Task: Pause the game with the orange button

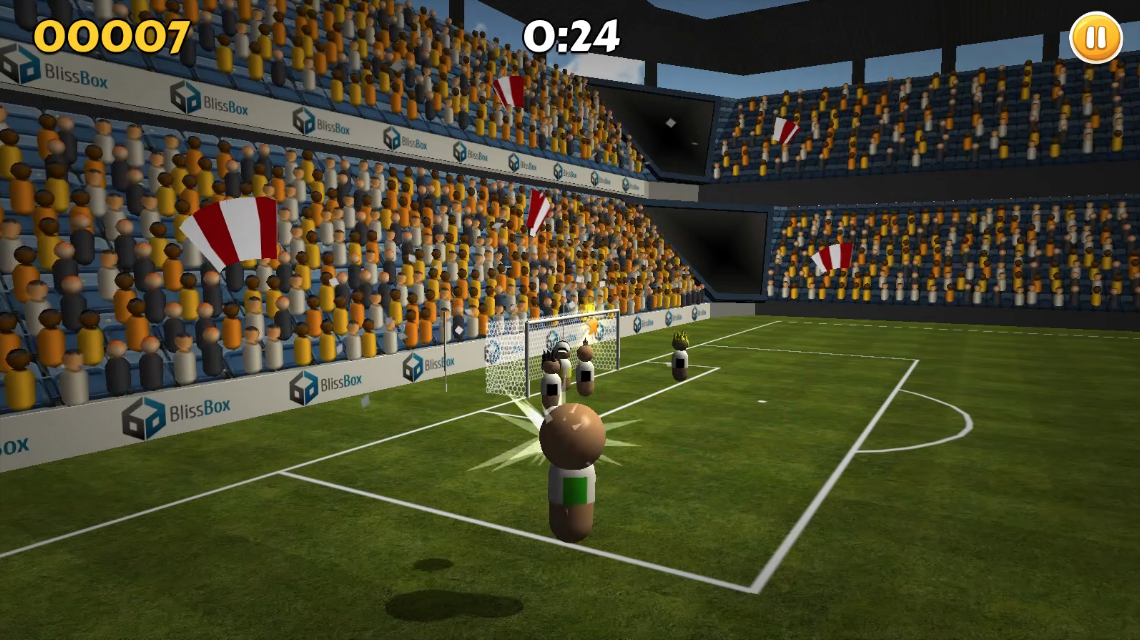Action: point(1095,38)
